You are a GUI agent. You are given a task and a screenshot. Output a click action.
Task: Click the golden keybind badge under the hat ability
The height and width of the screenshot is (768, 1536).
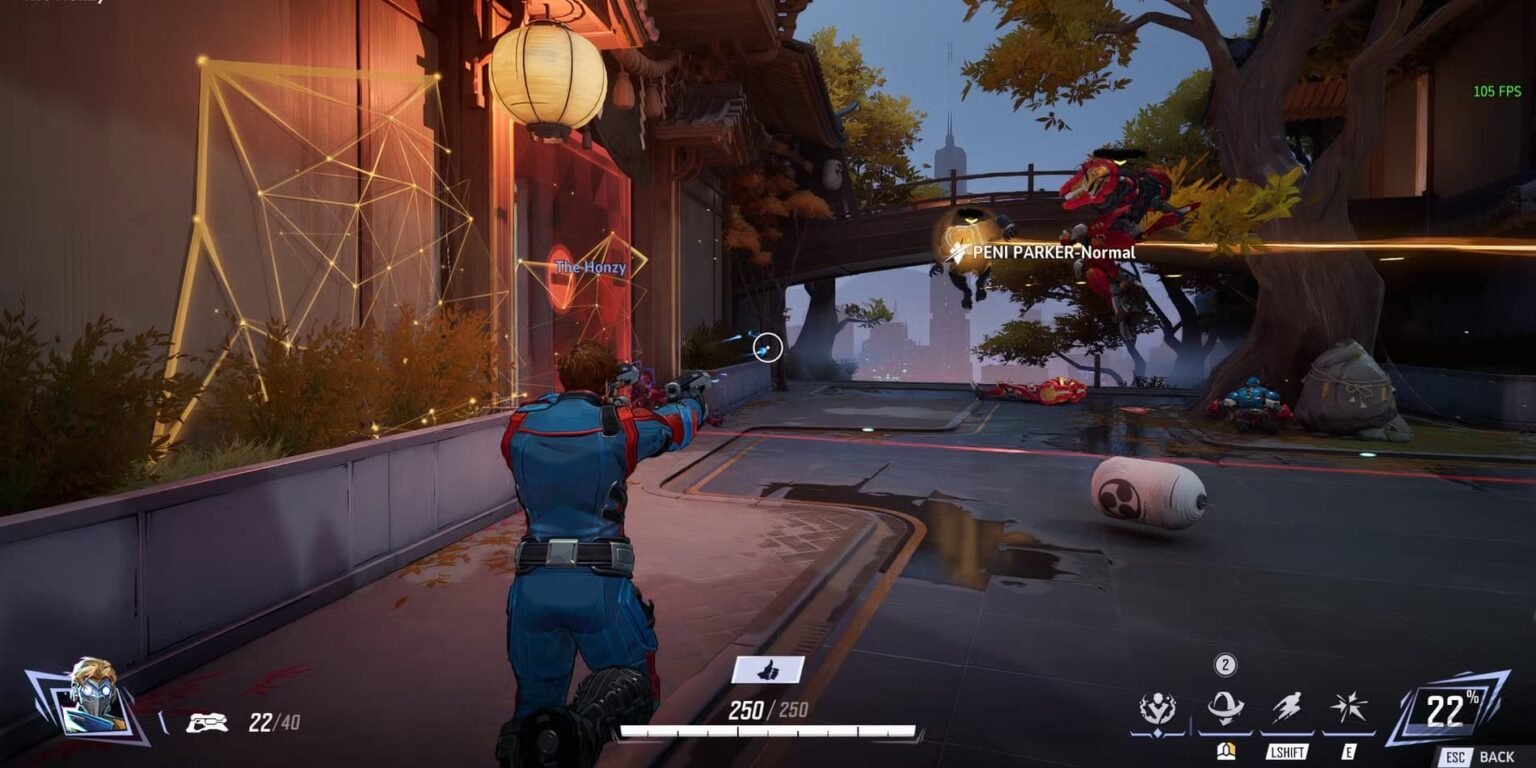pos(1225,753)
